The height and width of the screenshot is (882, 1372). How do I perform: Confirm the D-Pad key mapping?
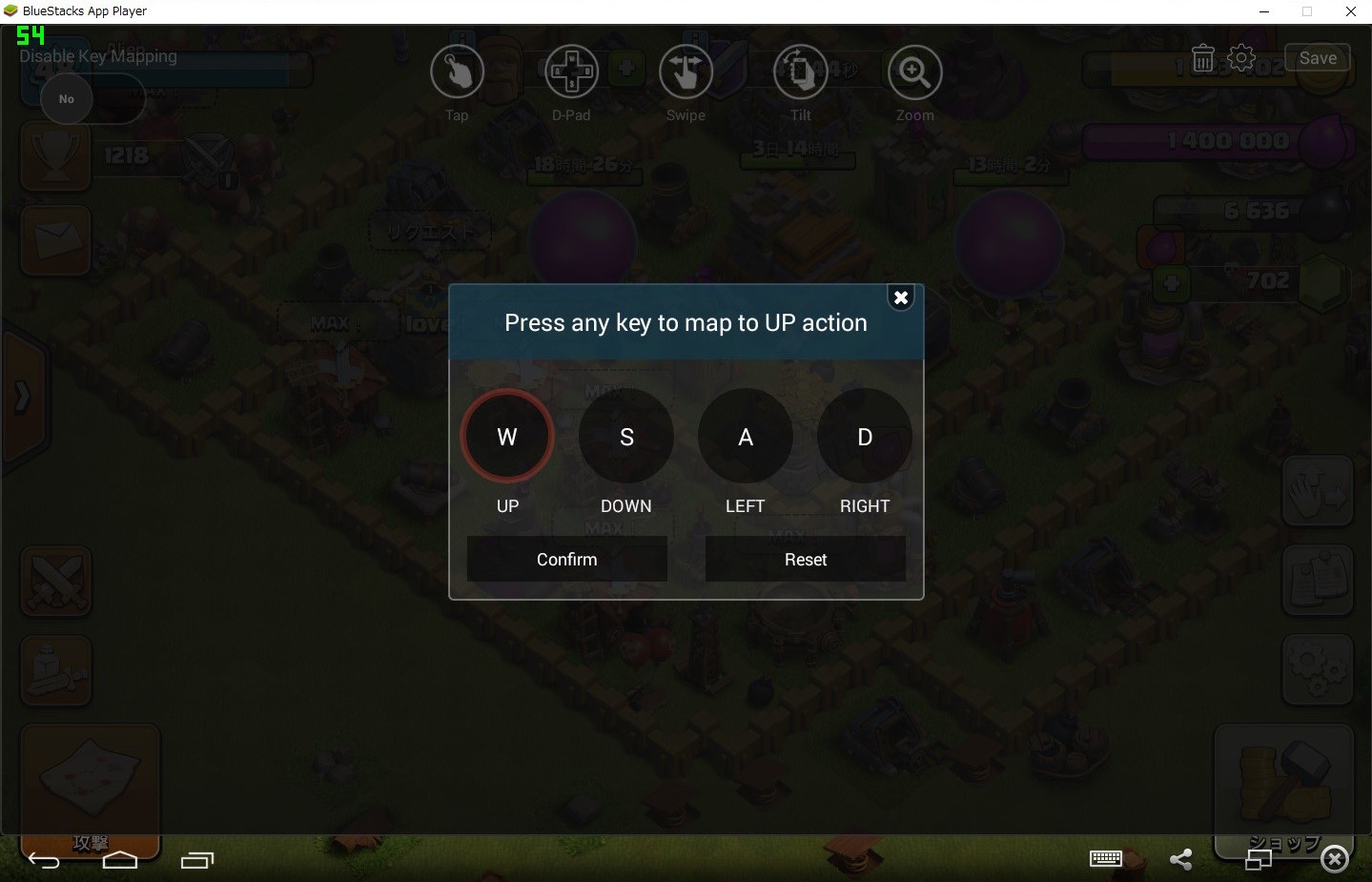click(x=566, y=559)
